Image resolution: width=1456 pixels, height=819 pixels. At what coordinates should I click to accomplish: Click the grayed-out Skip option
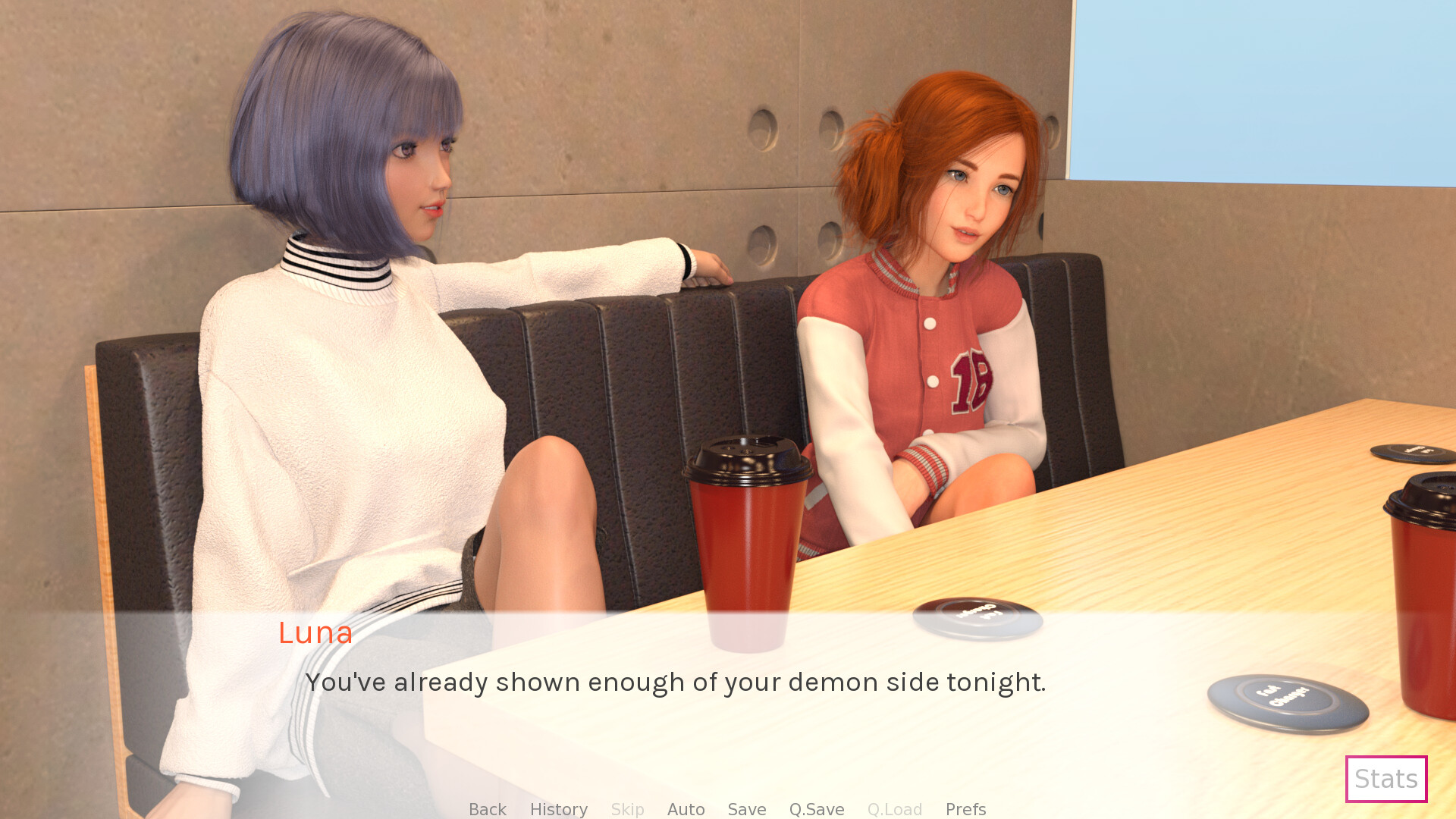627,808
